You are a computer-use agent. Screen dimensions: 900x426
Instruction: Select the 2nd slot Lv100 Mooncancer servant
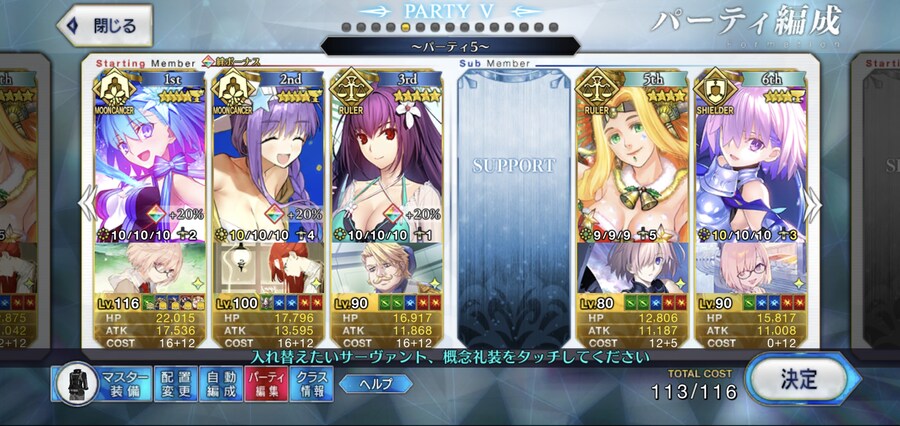[x=268, y=160]
